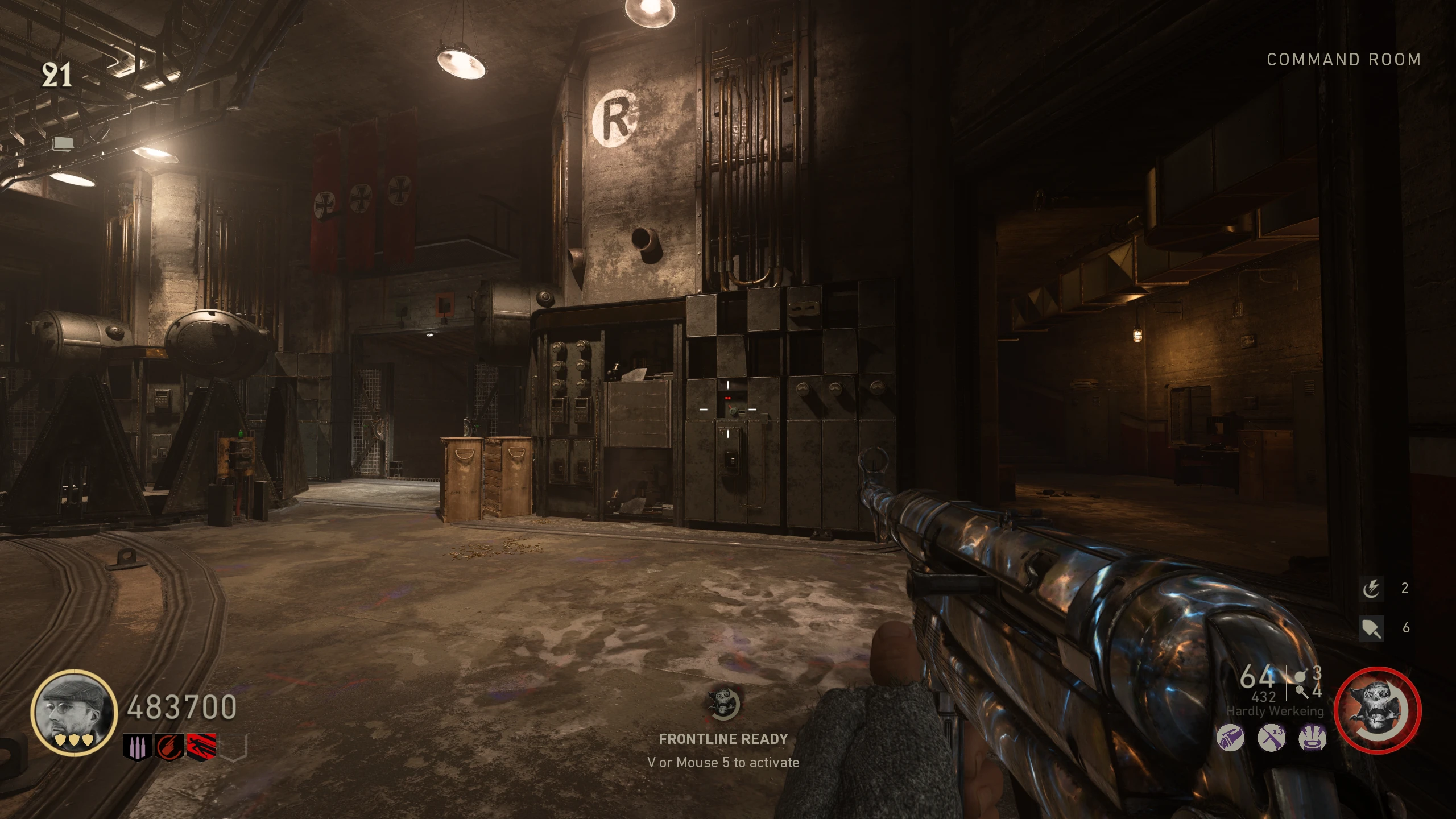Select the purple flashlight mod icon

click(1230, 738)
